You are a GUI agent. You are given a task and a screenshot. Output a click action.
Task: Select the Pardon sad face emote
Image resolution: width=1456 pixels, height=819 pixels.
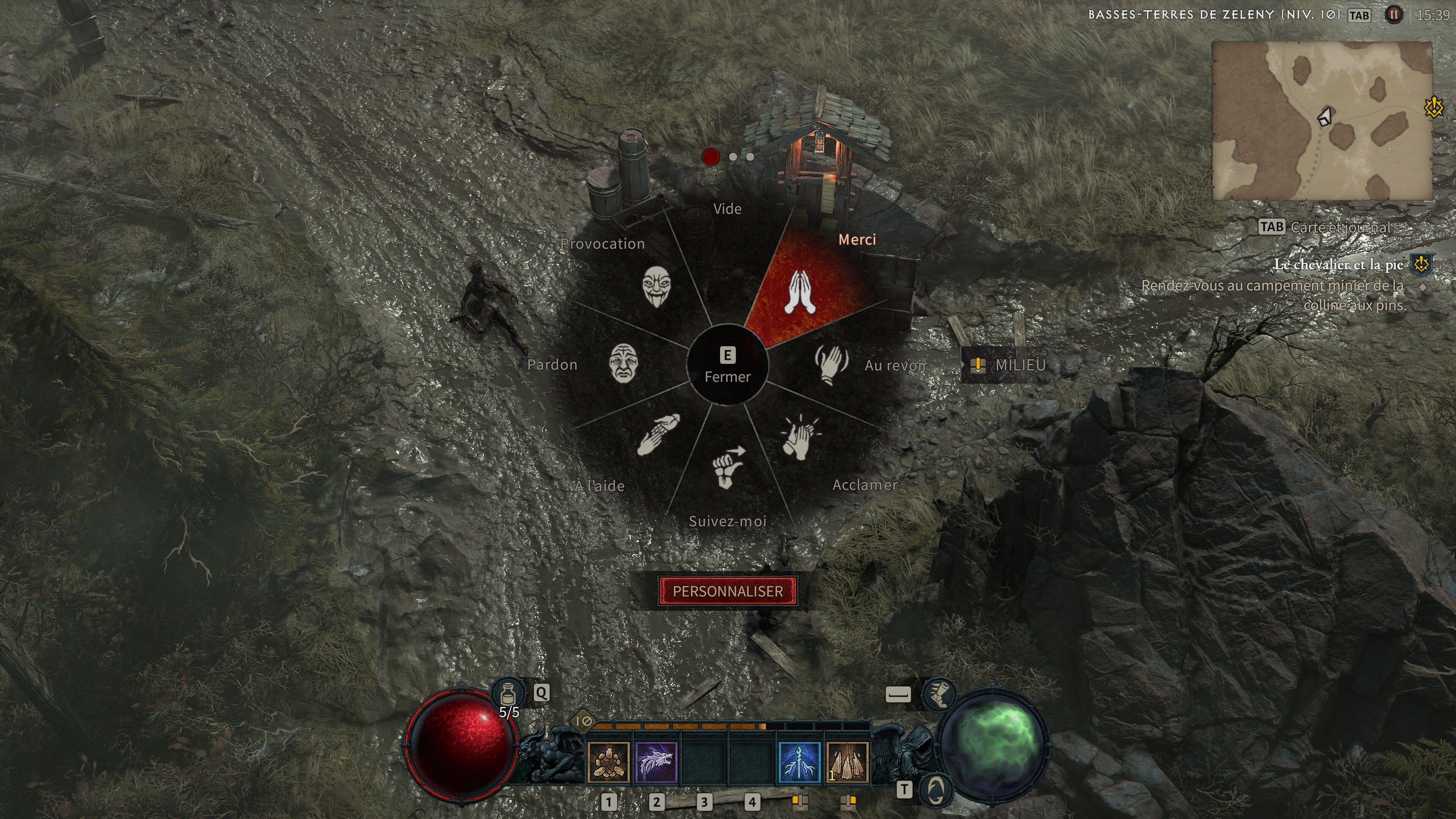point(623,364)
